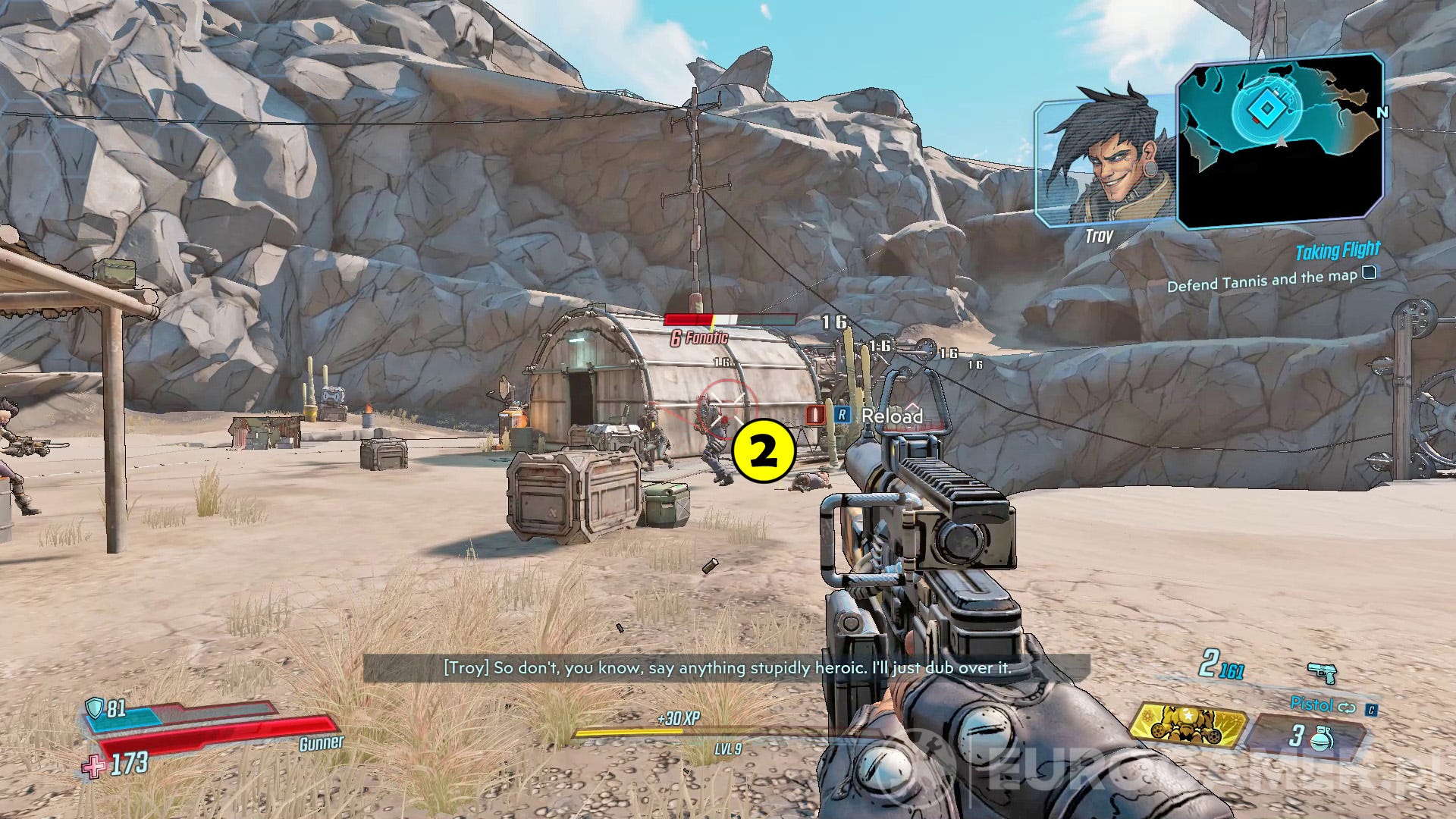The image size is (1456, 819).
Task: Click the Gunner class label
Action: [322, 743]
